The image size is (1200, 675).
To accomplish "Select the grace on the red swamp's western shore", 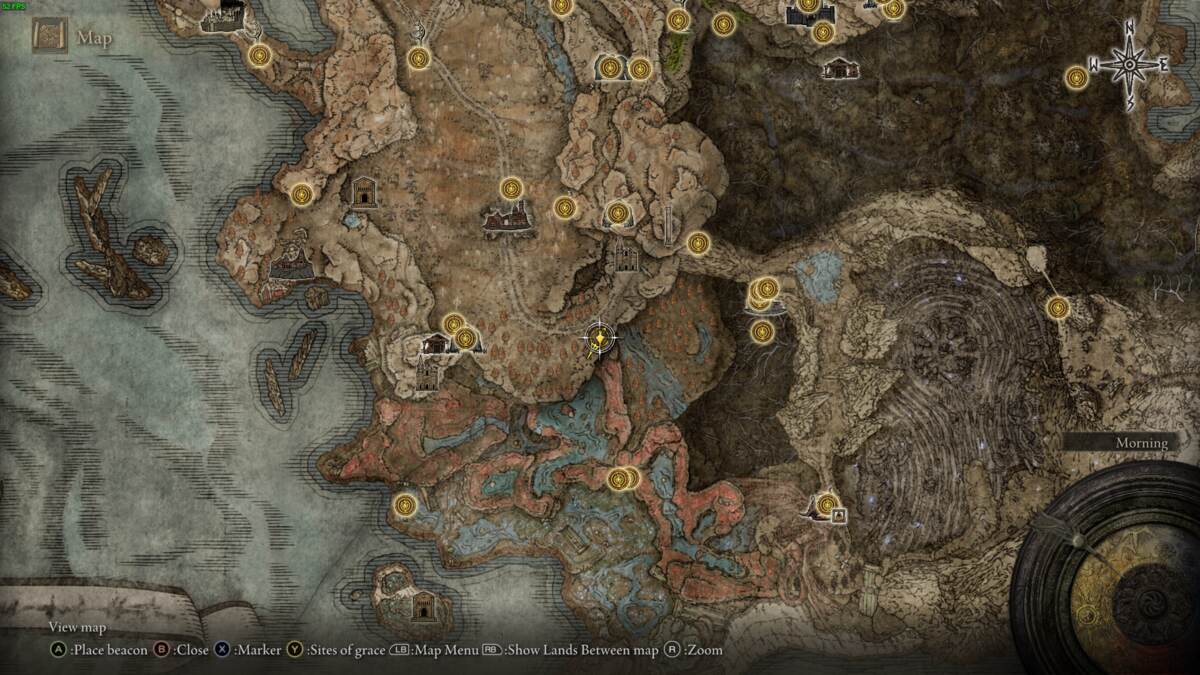I will (404, 505).
